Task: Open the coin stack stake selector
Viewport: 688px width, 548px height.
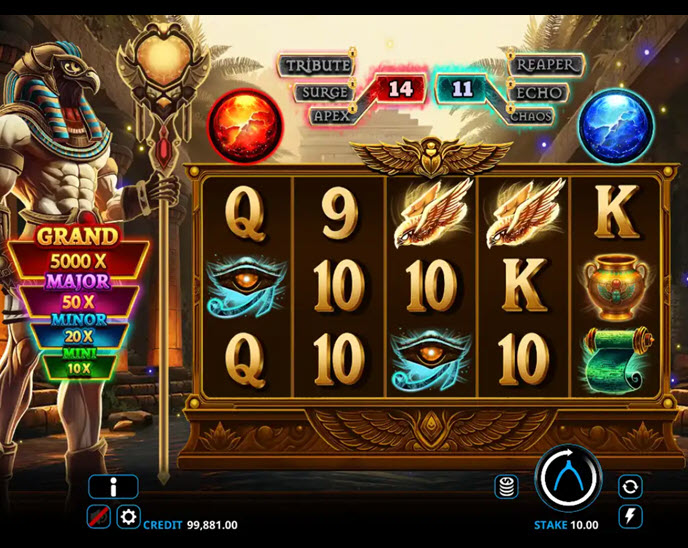Action: click(x=507, y=486)
